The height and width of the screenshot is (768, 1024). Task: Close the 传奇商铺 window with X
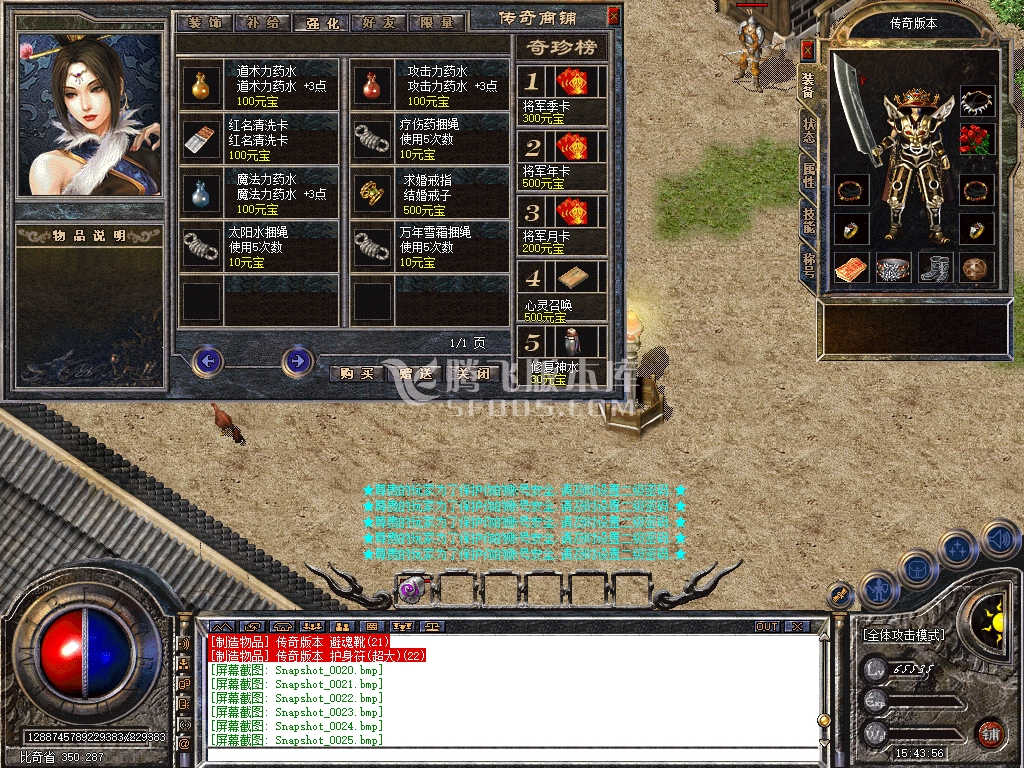[613, 16]
